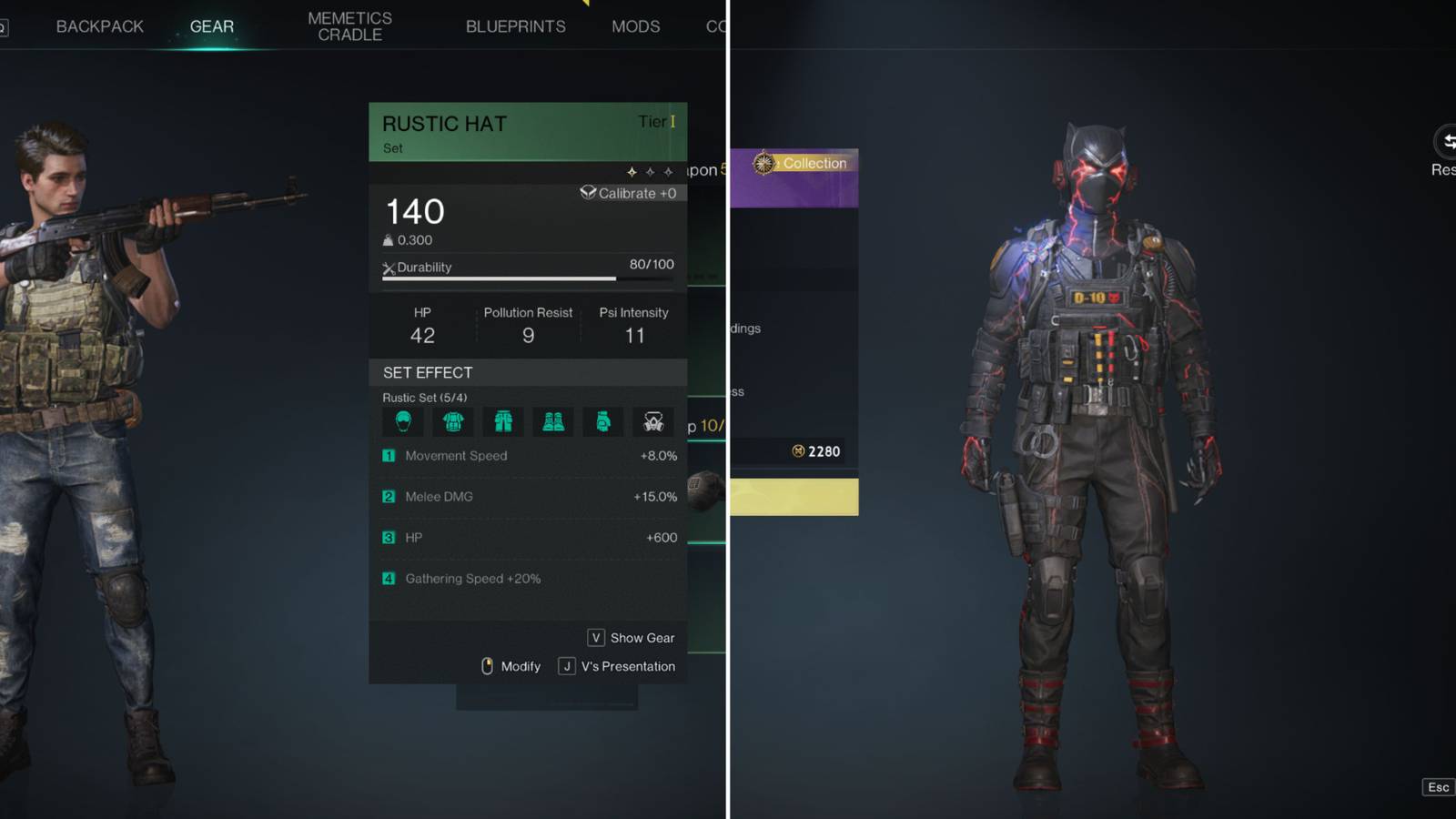This screenshot has height=819, width=1456.
Task: Select the boots icon in the set effect
Action: tap(552, 421)
